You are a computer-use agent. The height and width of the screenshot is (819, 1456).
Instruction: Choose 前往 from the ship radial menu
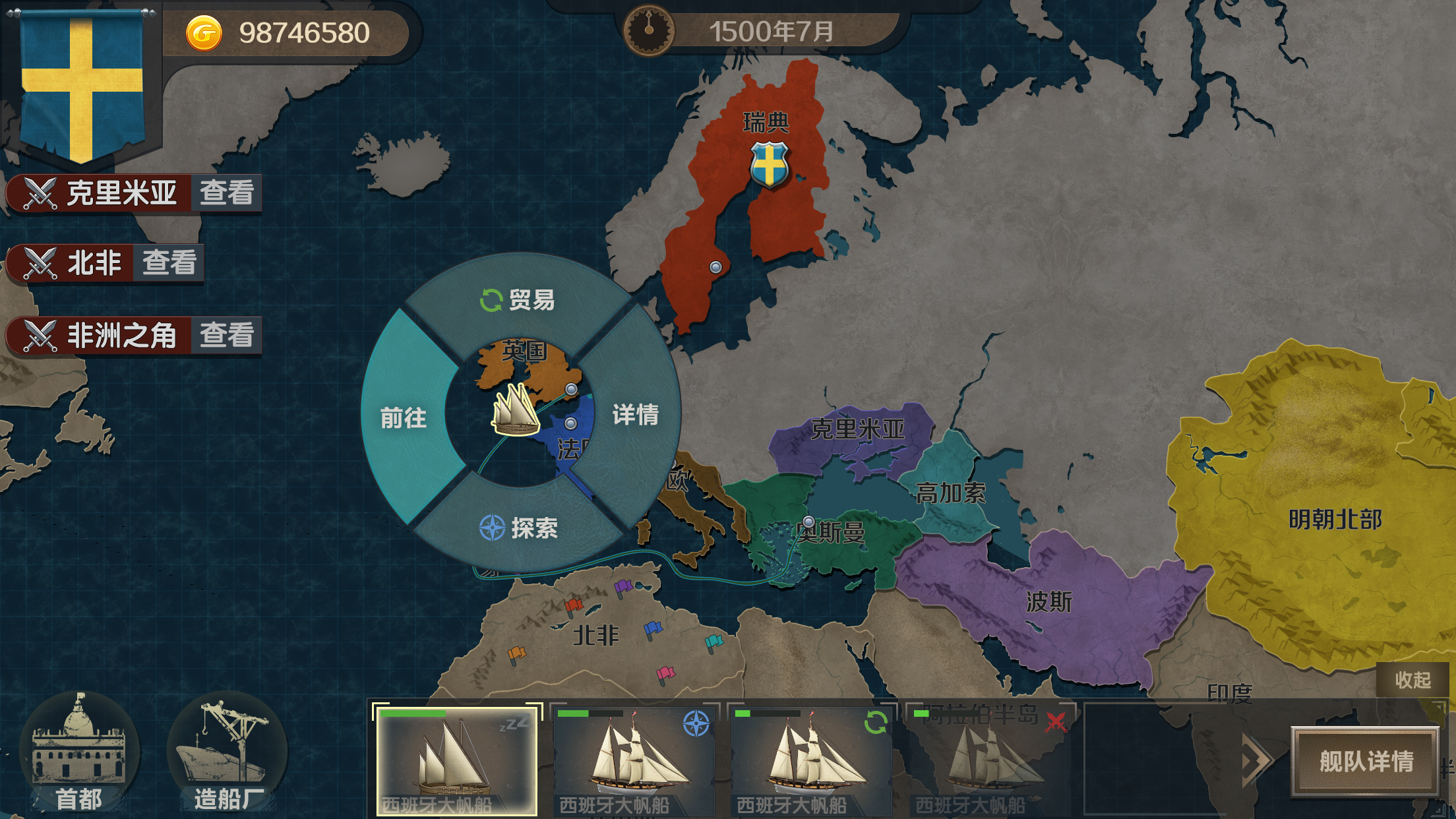point(403,418)
